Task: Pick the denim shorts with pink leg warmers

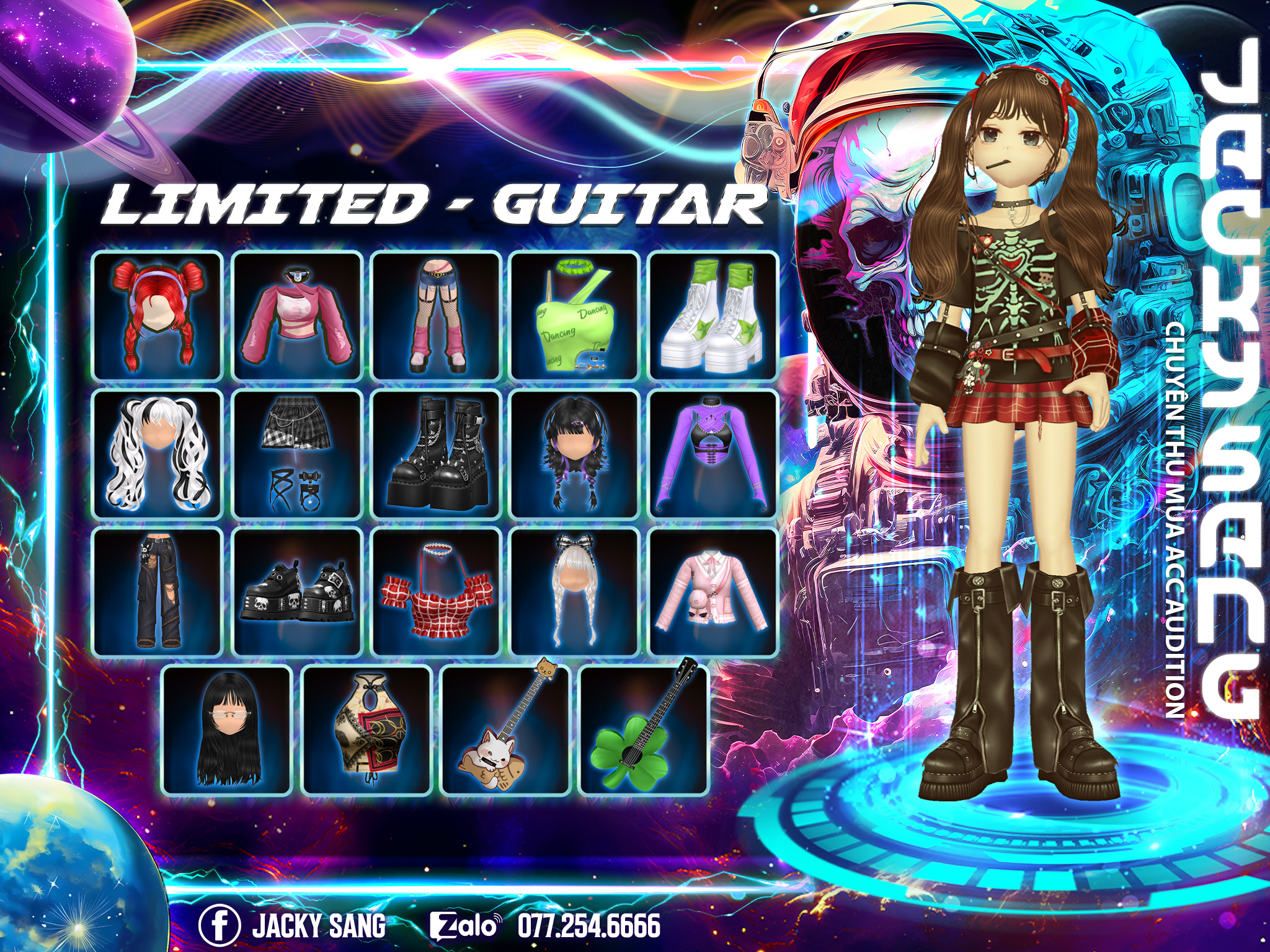Action: click(436, 316)
